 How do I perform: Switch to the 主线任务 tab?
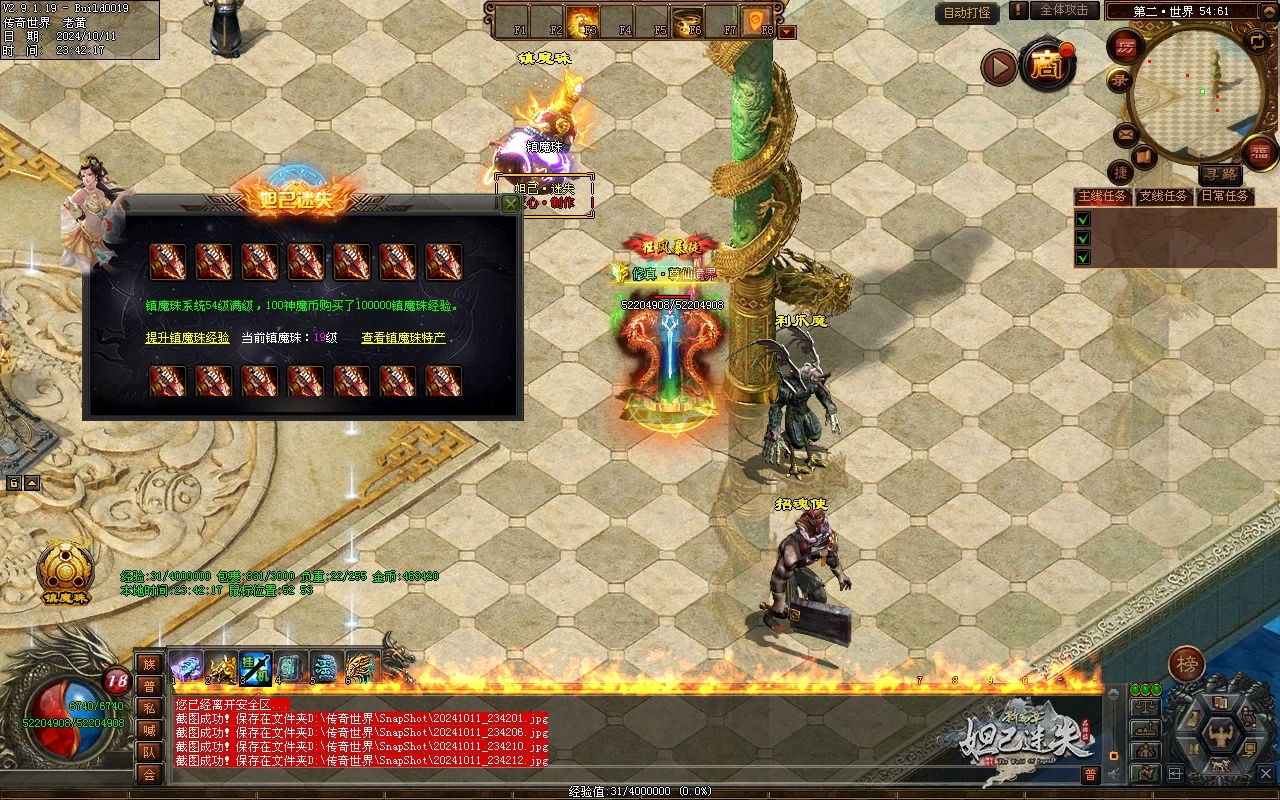1102,196
